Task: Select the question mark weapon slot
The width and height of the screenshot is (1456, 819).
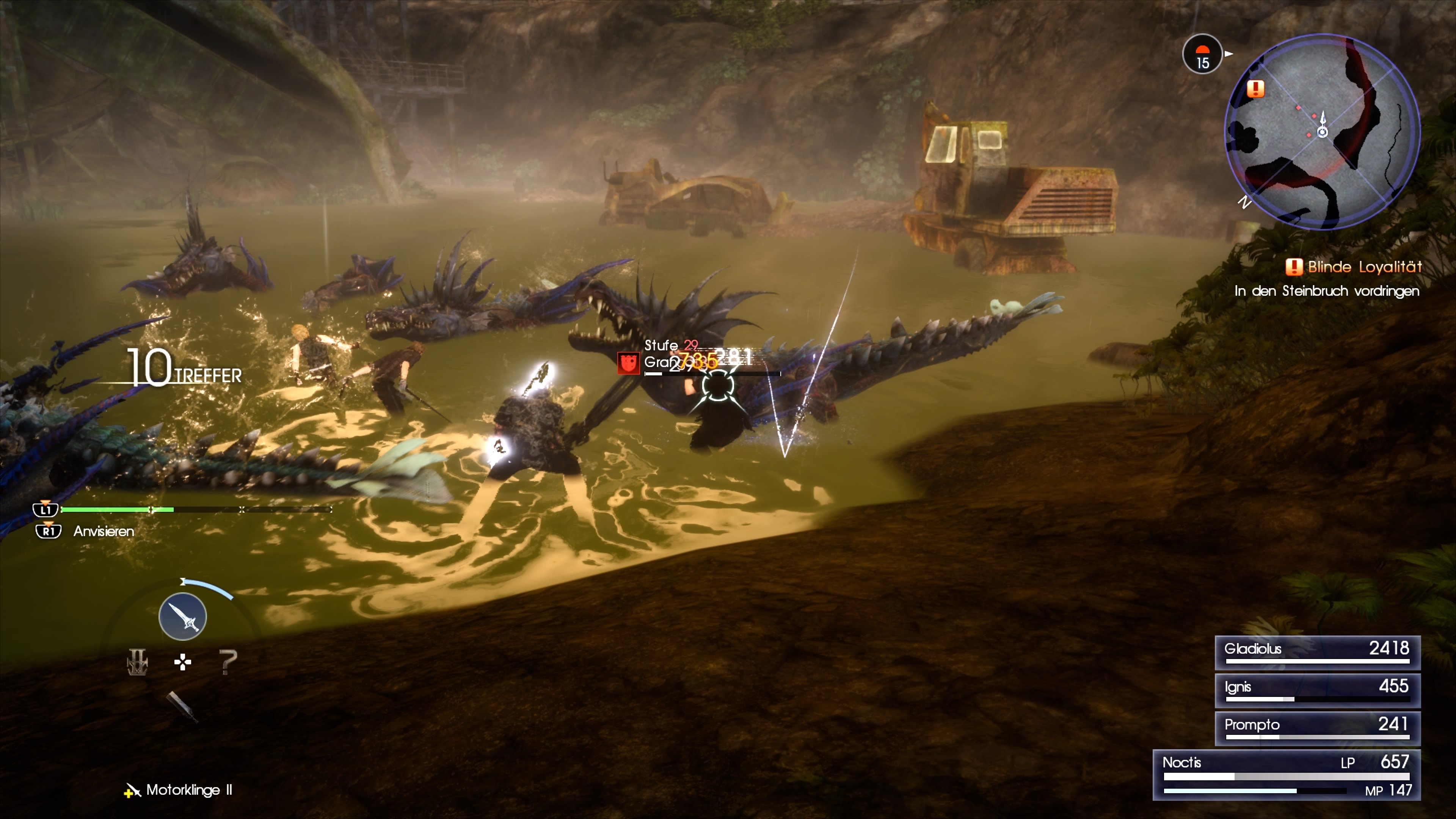Action: [228, 662]
